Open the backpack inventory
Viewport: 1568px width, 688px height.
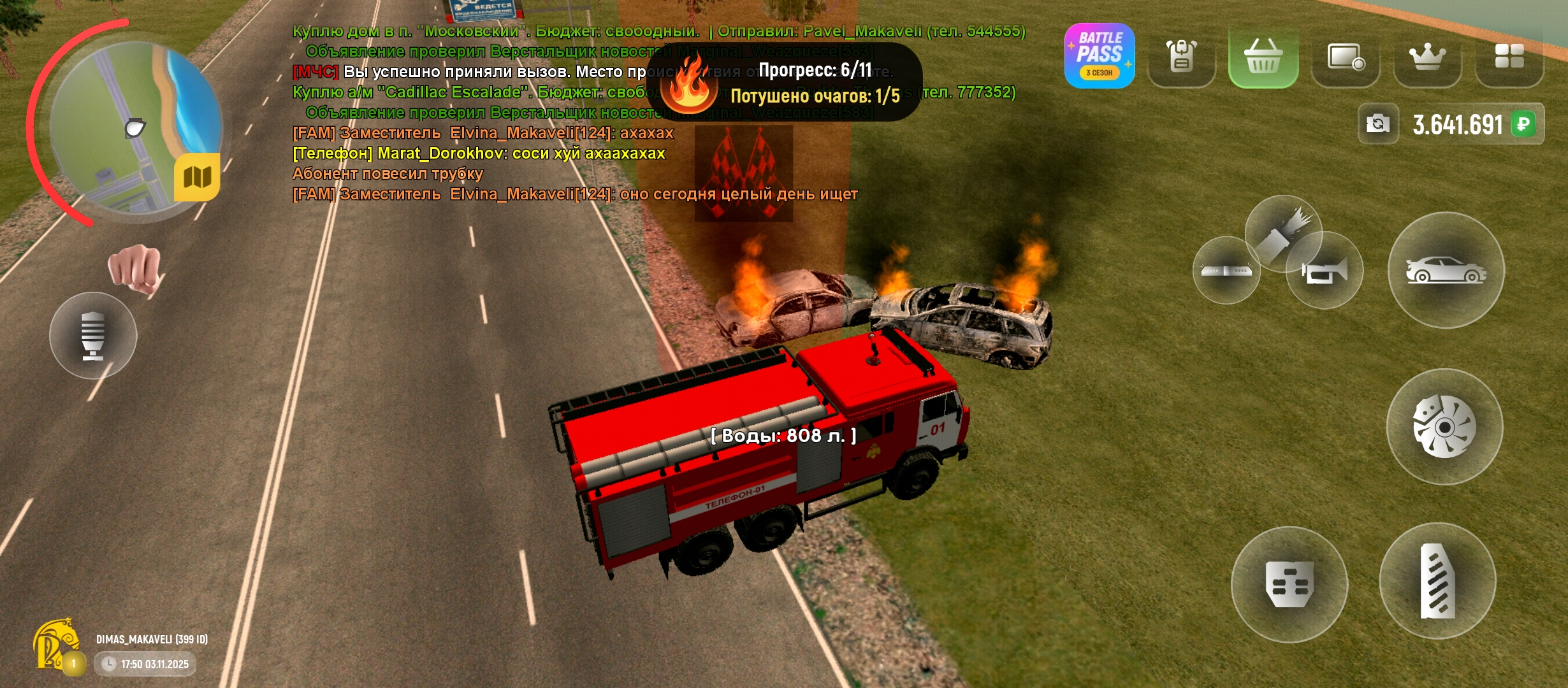1181,56
